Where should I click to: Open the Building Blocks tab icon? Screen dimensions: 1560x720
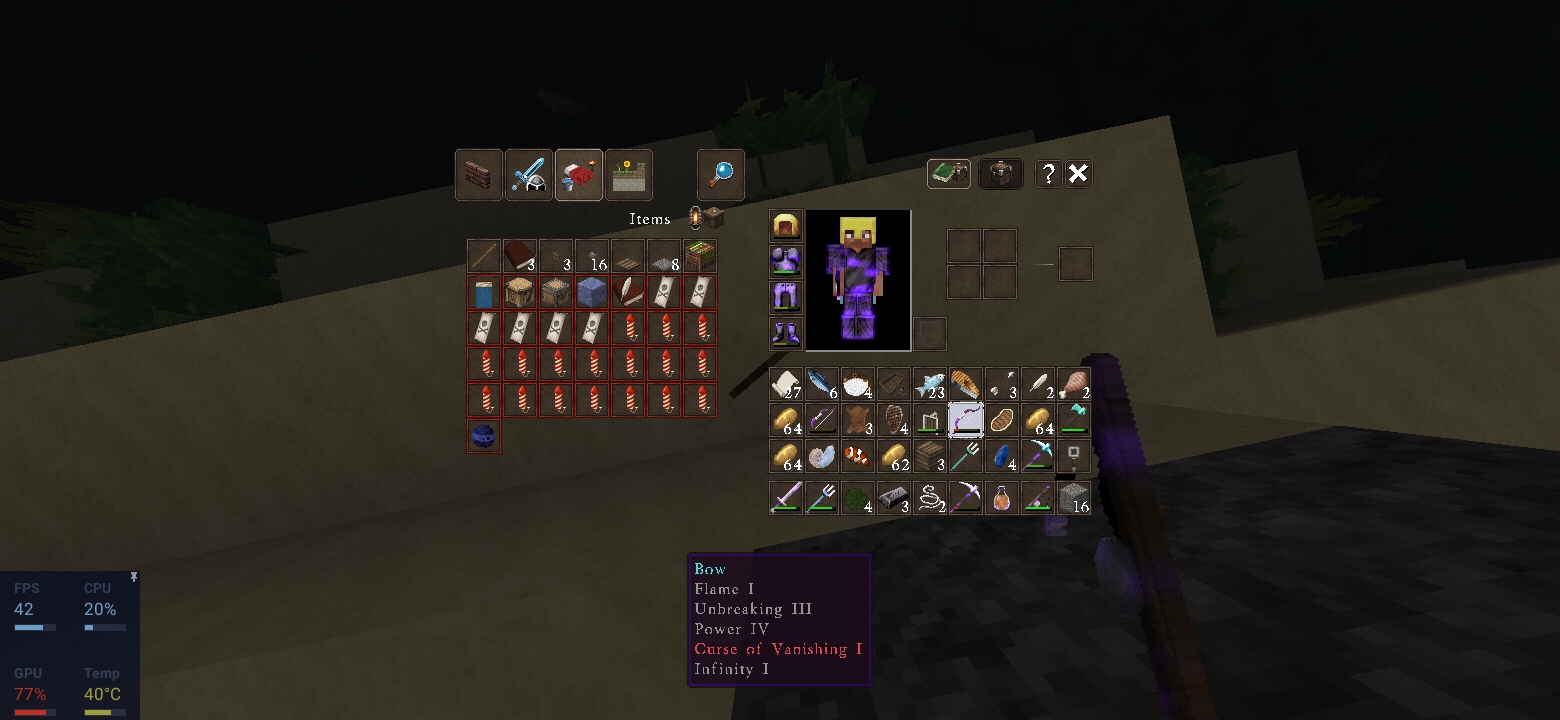[x=478, y=174]
